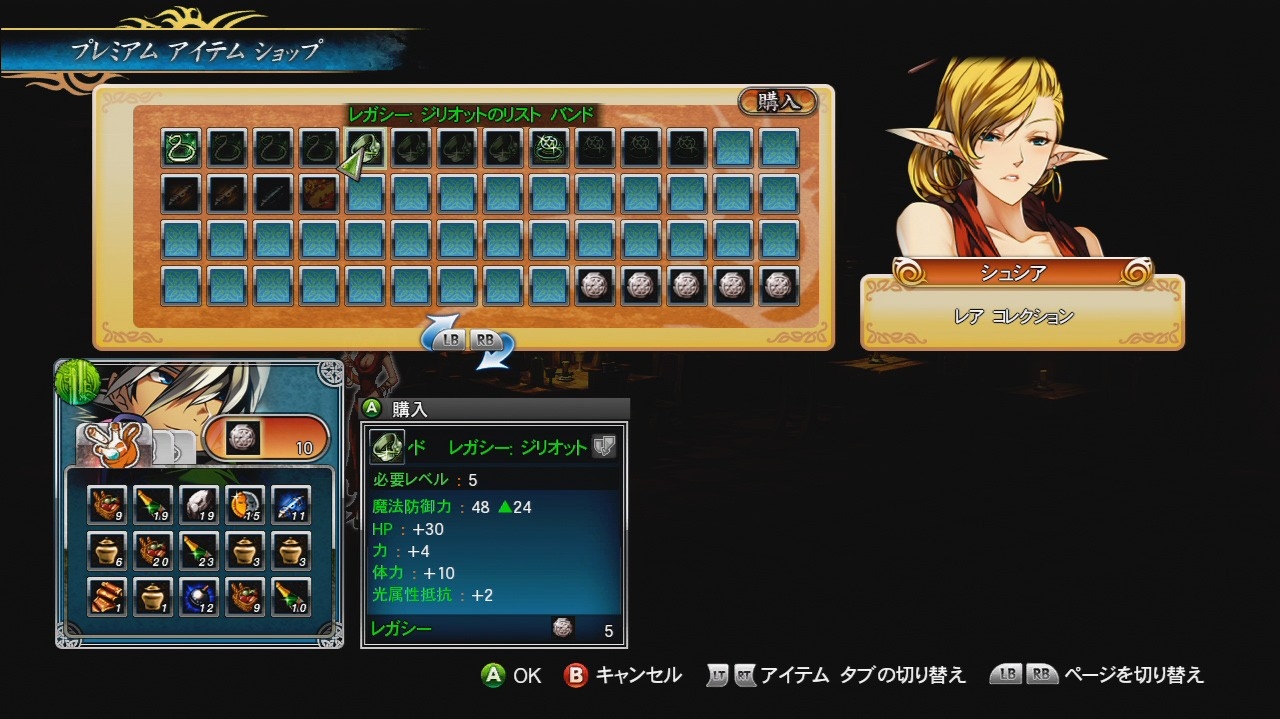Choose the green bottle stack of 10
This screenshot has width=1280, height=719.
pos(291,597)
